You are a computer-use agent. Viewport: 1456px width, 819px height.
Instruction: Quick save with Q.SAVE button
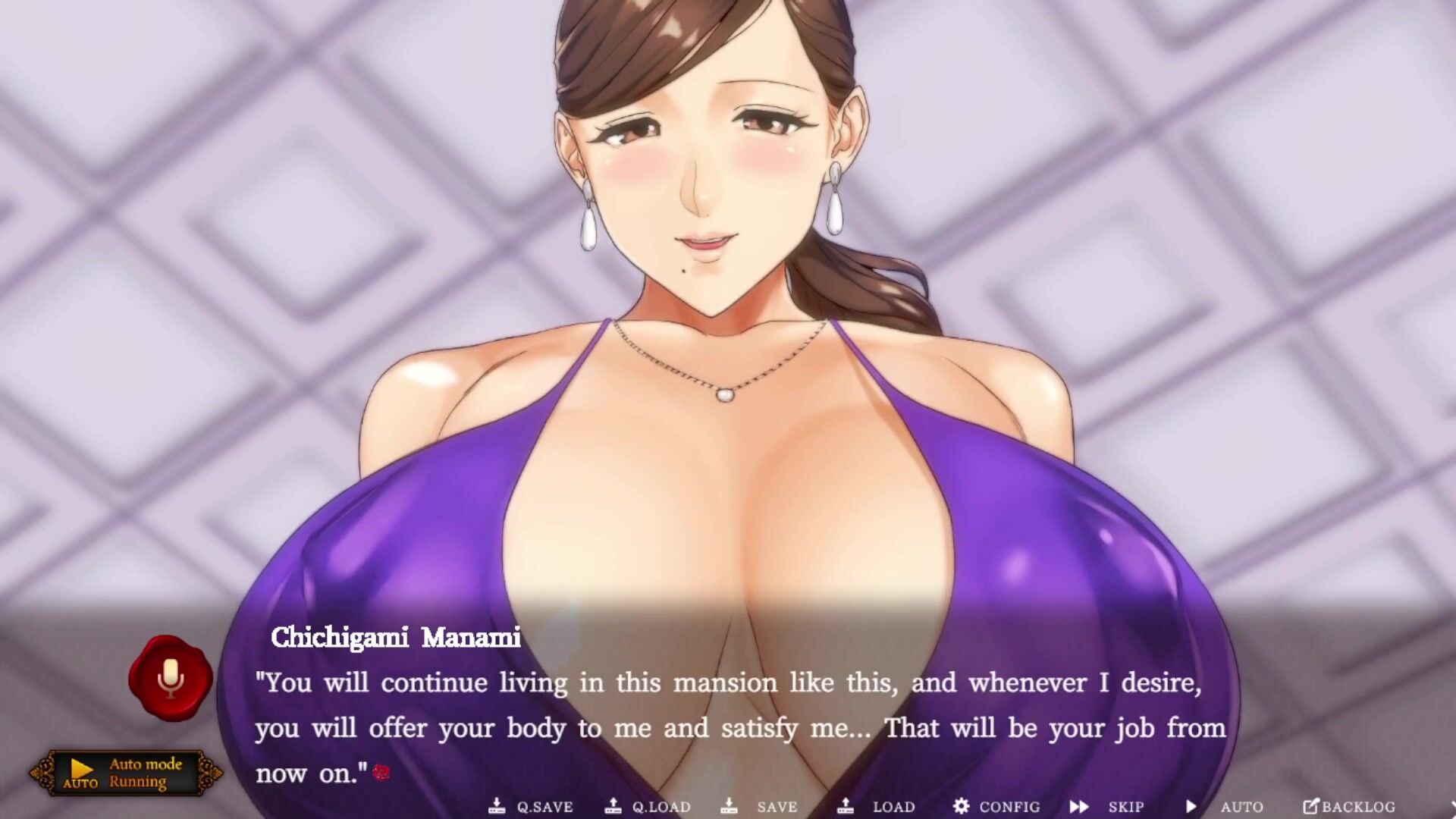pyautogui.click(x=531, y=807)
